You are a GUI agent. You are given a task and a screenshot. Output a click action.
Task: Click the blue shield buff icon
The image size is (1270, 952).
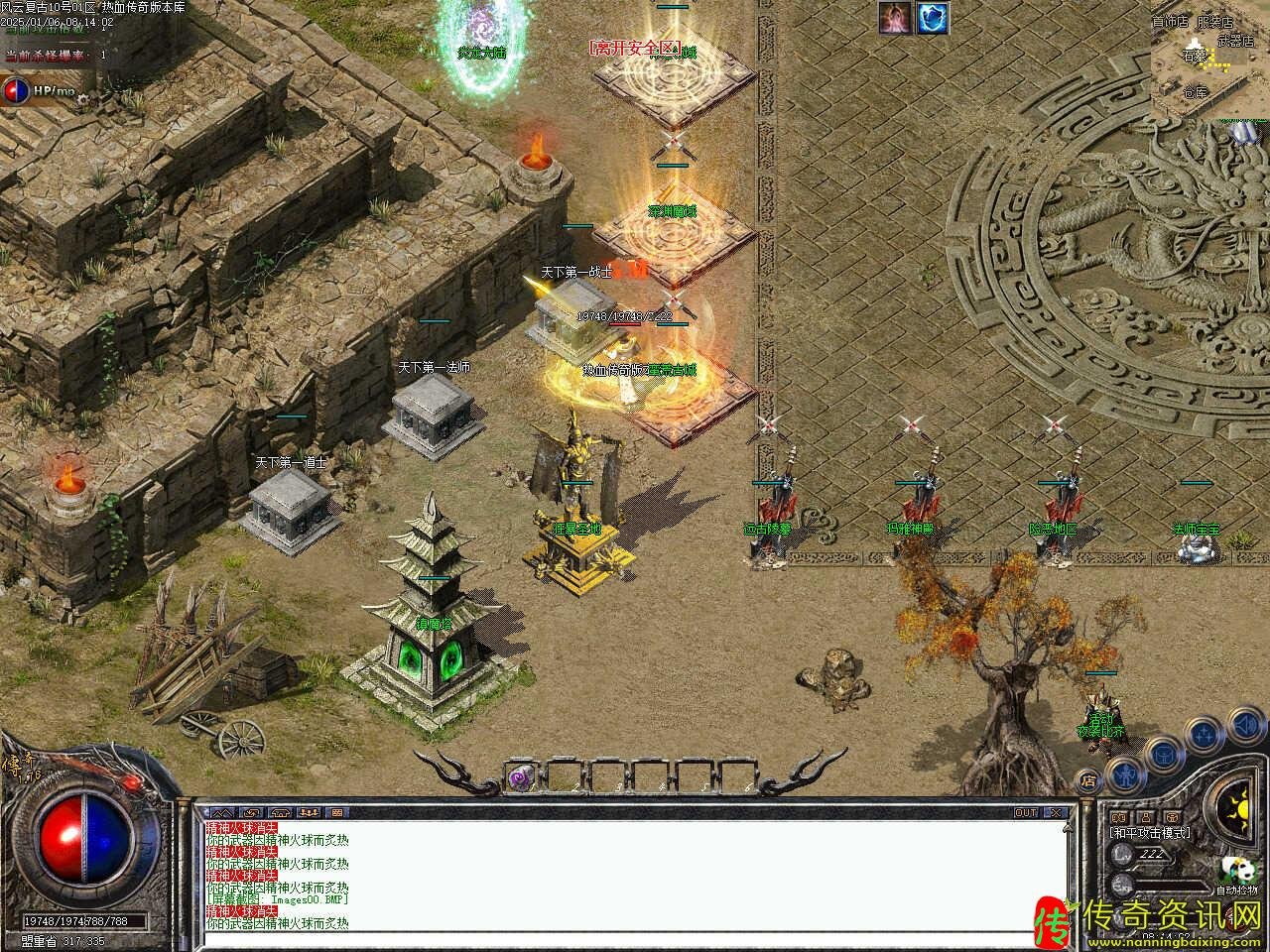[933, 17]
